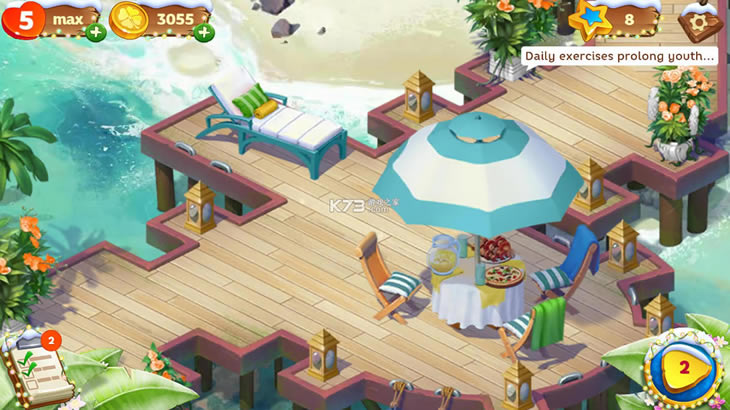Open the settings gear menu
The height and width of the screenshot is (410, 730).
click(x=698, y=19)
